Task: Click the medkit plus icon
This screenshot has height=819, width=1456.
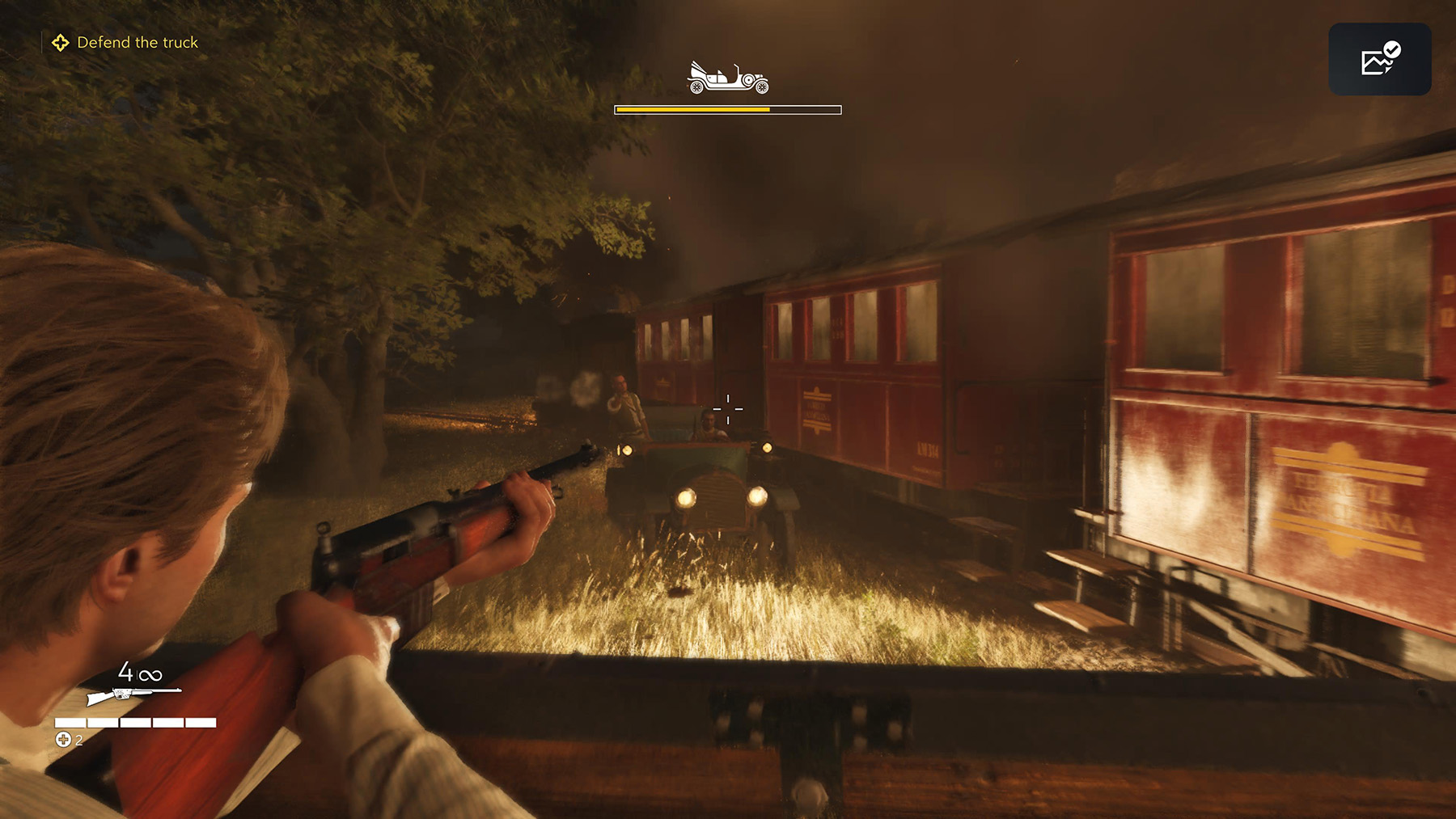Action: [x=63, y=739]
